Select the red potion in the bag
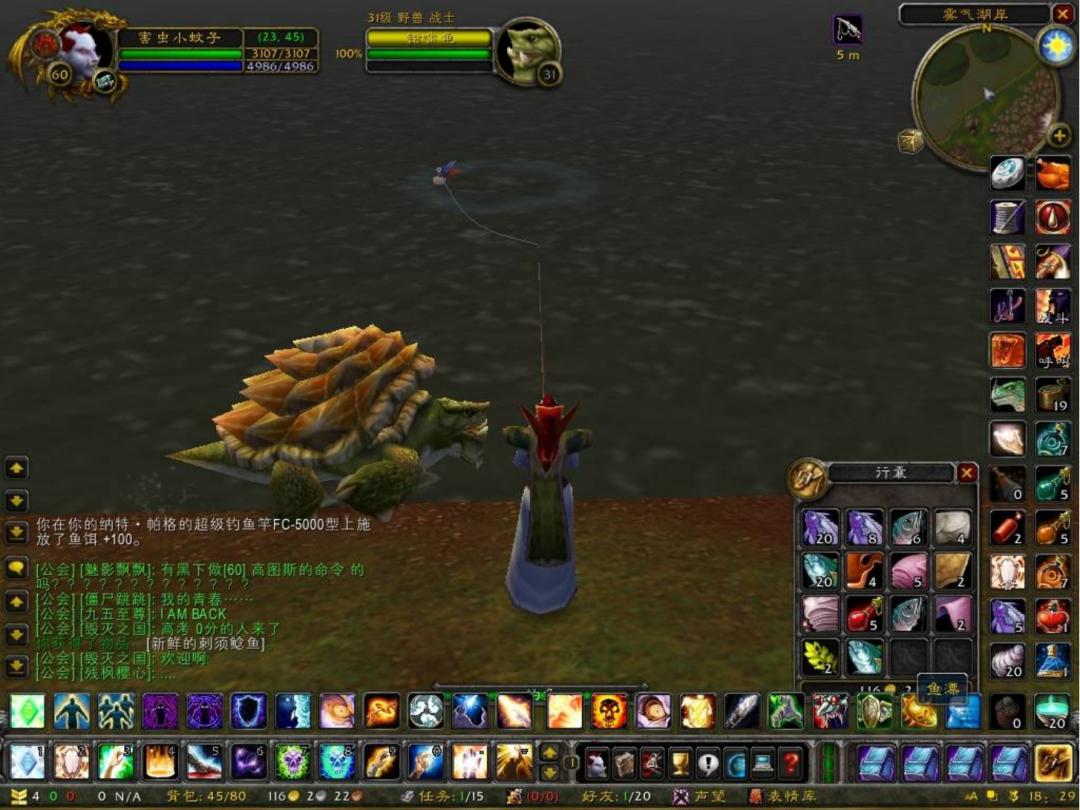This screenshot has height=810, width=1080. coord(864,615)
